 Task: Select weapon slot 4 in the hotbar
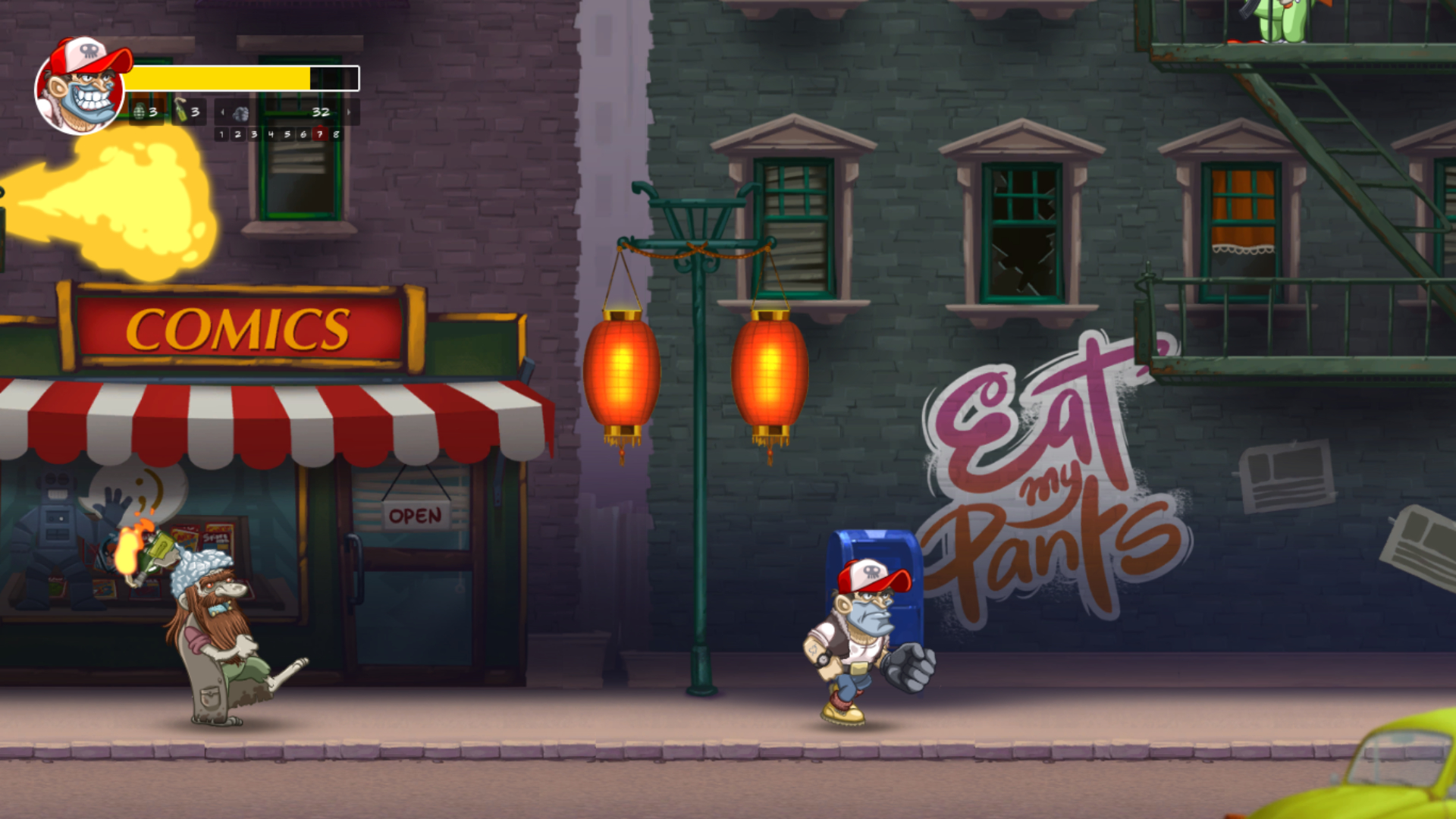[271, 134]
